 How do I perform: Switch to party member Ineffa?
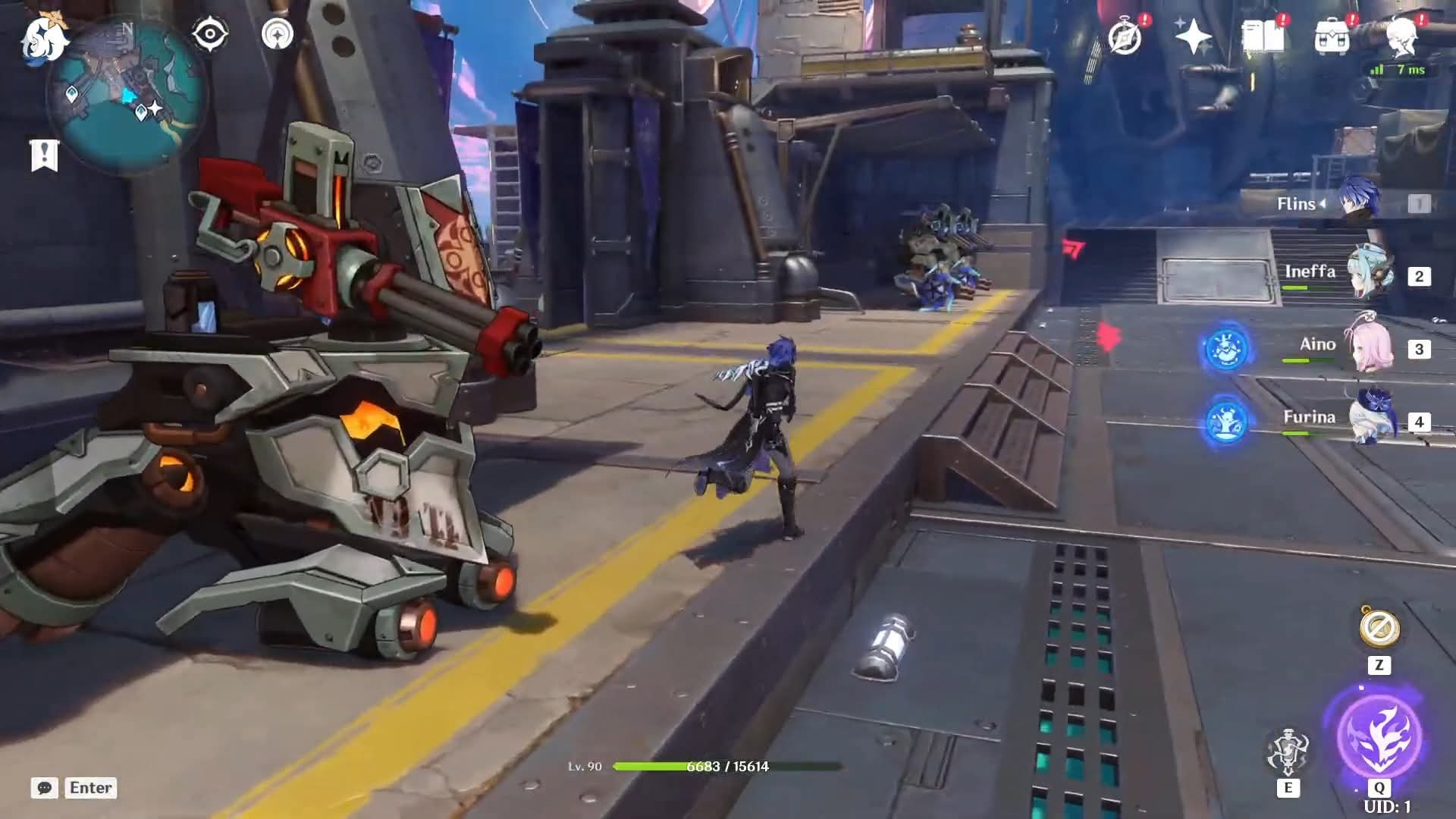coord(1370,273)
